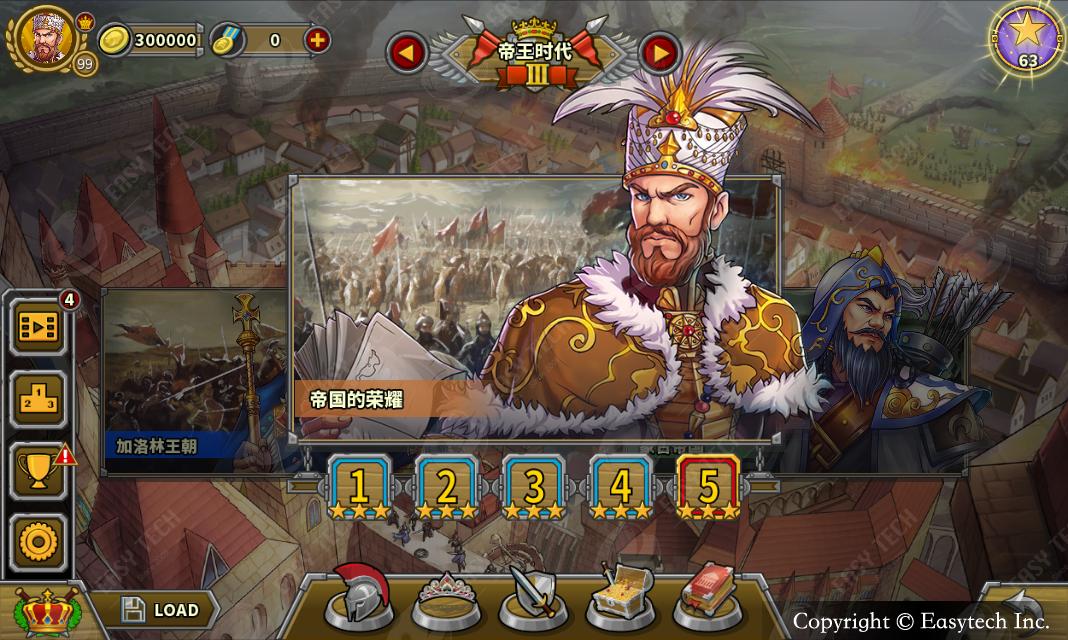The height and width of the screenshot is (640, 1068).
Task: Go to the previous era with left arrow
Action: pos(407,54)
